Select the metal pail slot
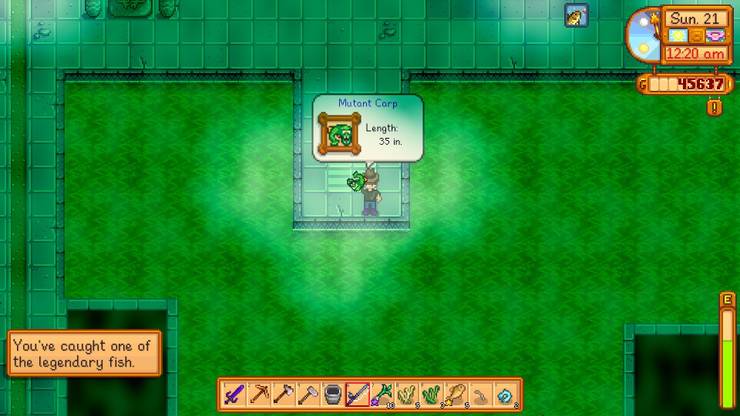This screenshot has height=416, width=740. (x=333, y=394)
